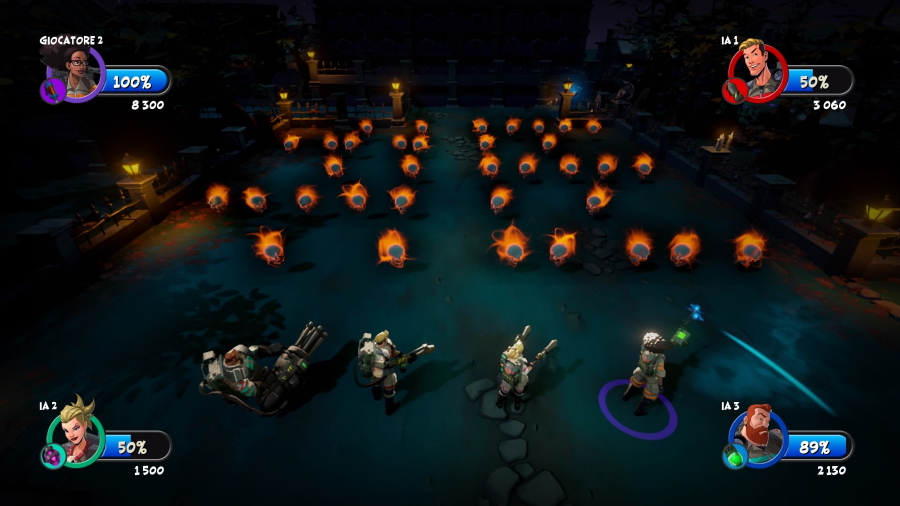The height and width of the screenshot is (506, 900).
Task: Click the green gem icon beside IA 3
Action: (734, 456)
